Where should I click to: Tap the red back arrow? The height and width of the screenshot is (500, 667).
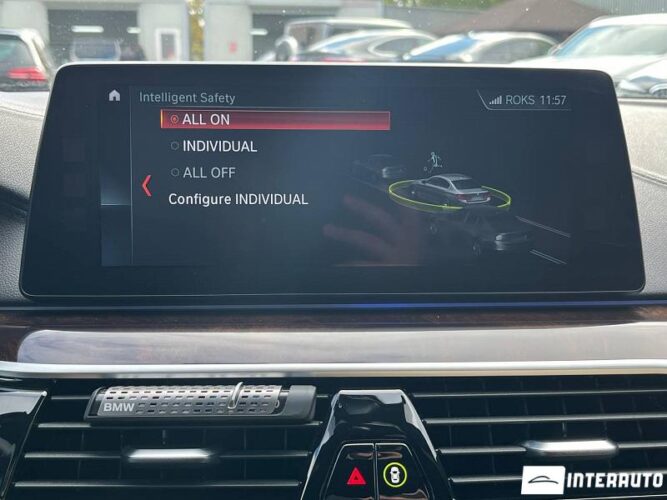pyautogui.click(x=146, y=185)
